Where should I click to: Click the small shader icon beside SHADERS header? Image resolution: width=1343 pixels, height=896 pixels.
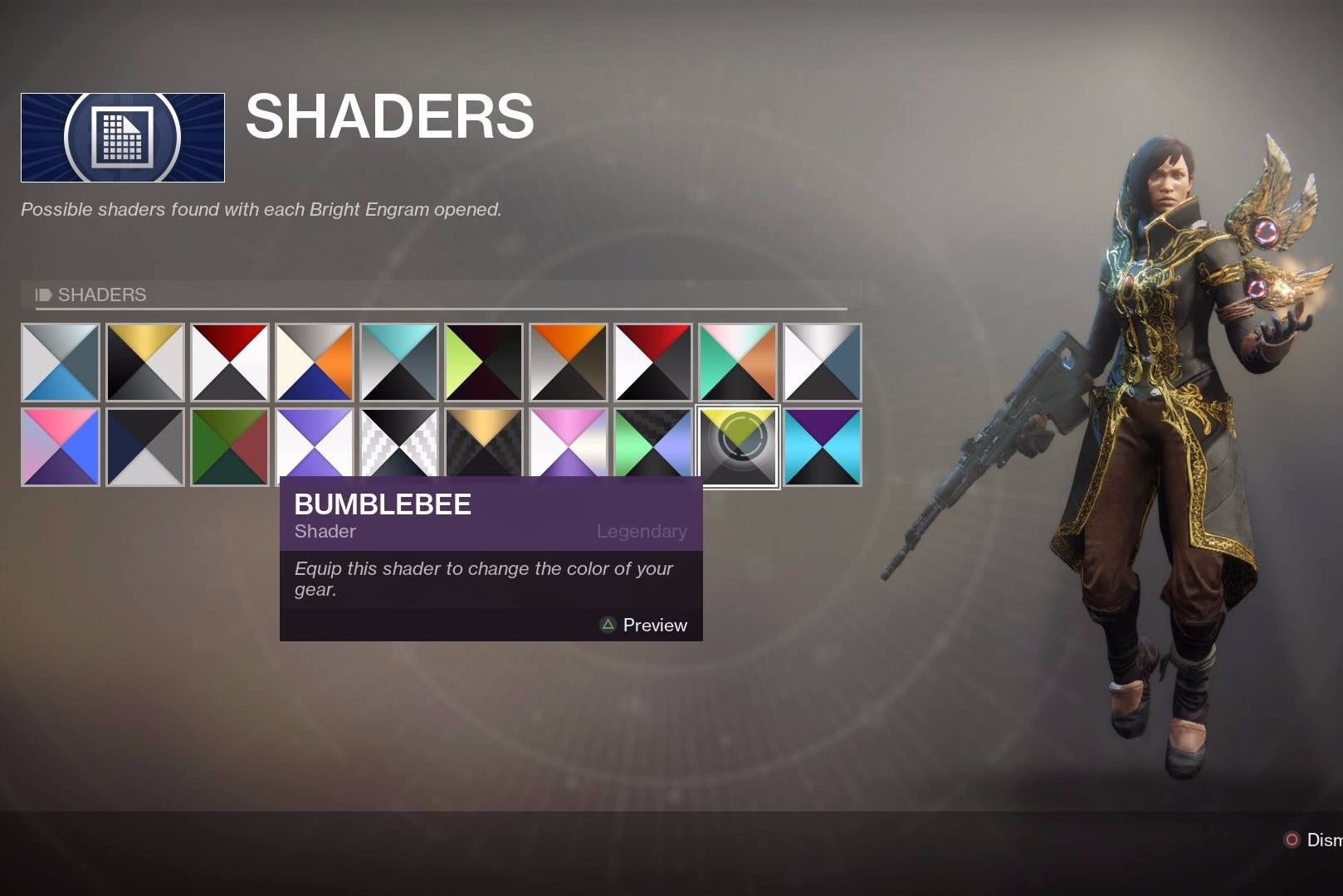click(x=42, y=295)
